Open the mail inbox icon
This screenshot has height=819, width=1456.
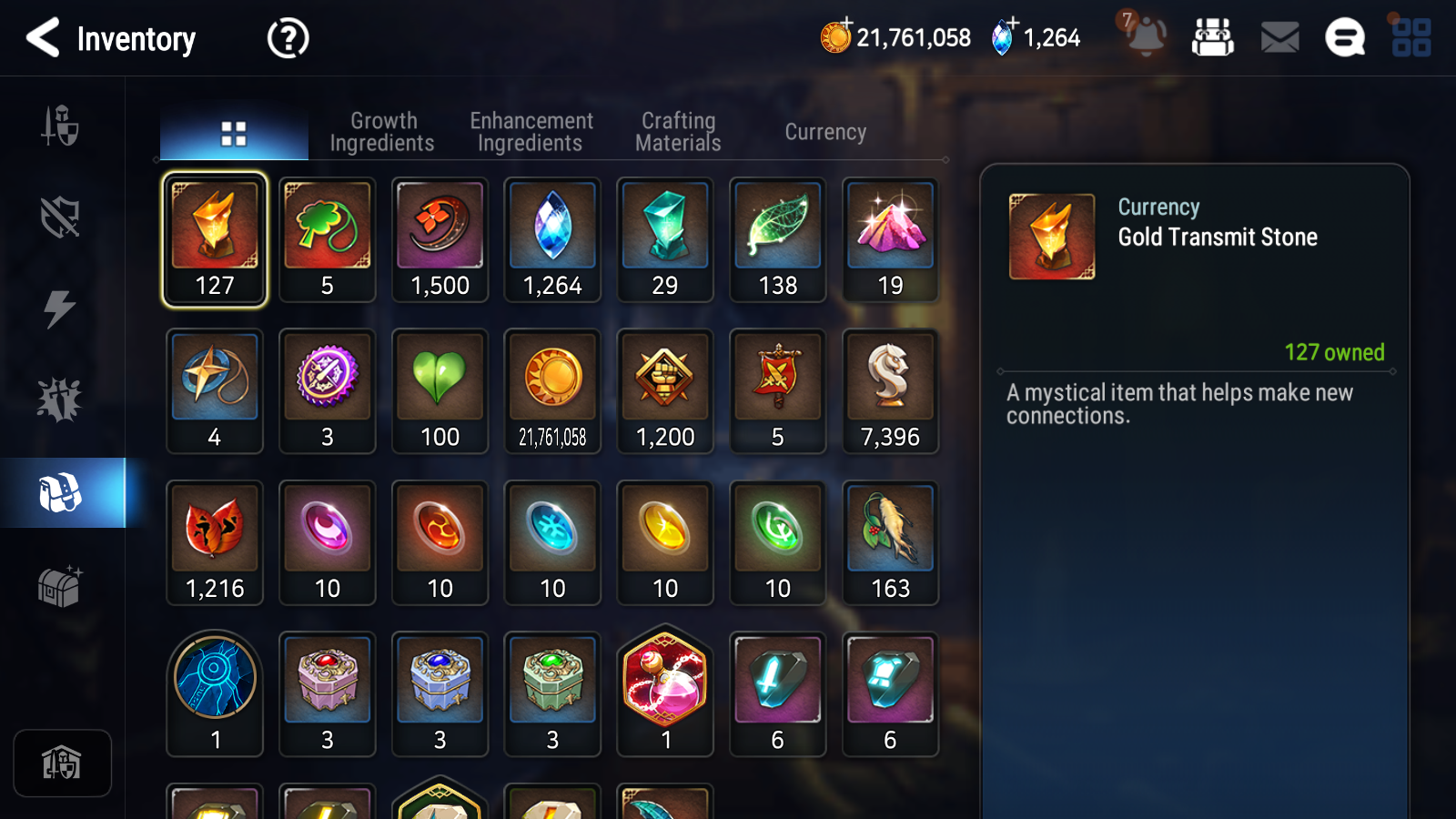(x=1279, y=38)
